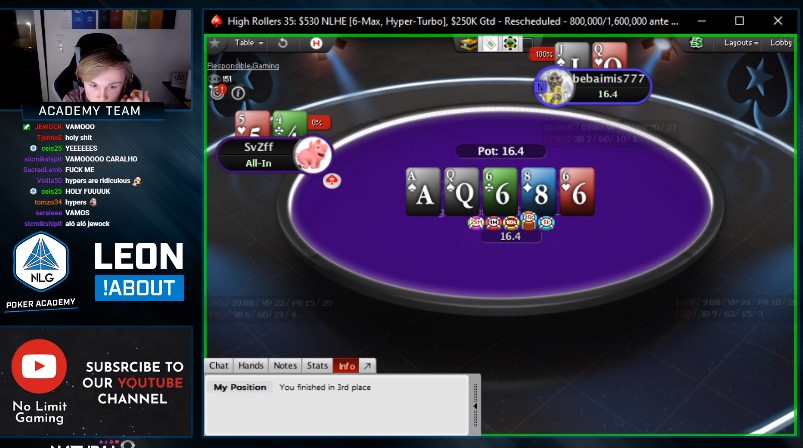The width and height of the screenshot is (803, 448).
Task: Collapse the info panel using side handle
Action: coord(475,405)
